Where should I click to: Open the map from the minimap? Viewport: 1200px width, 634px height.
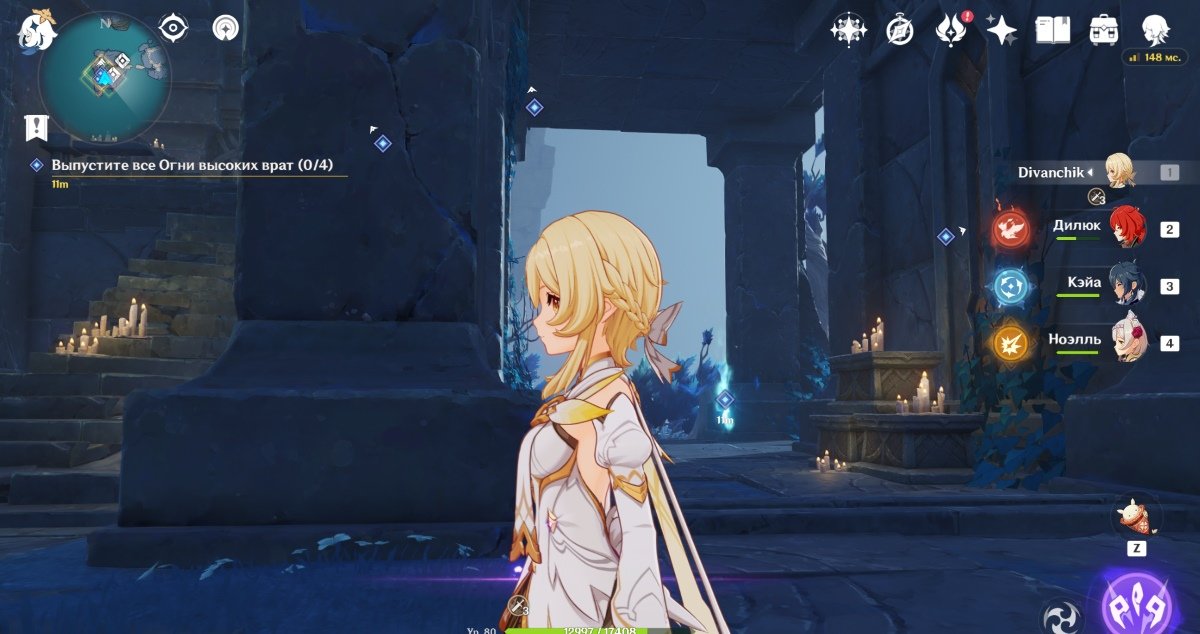104,76
